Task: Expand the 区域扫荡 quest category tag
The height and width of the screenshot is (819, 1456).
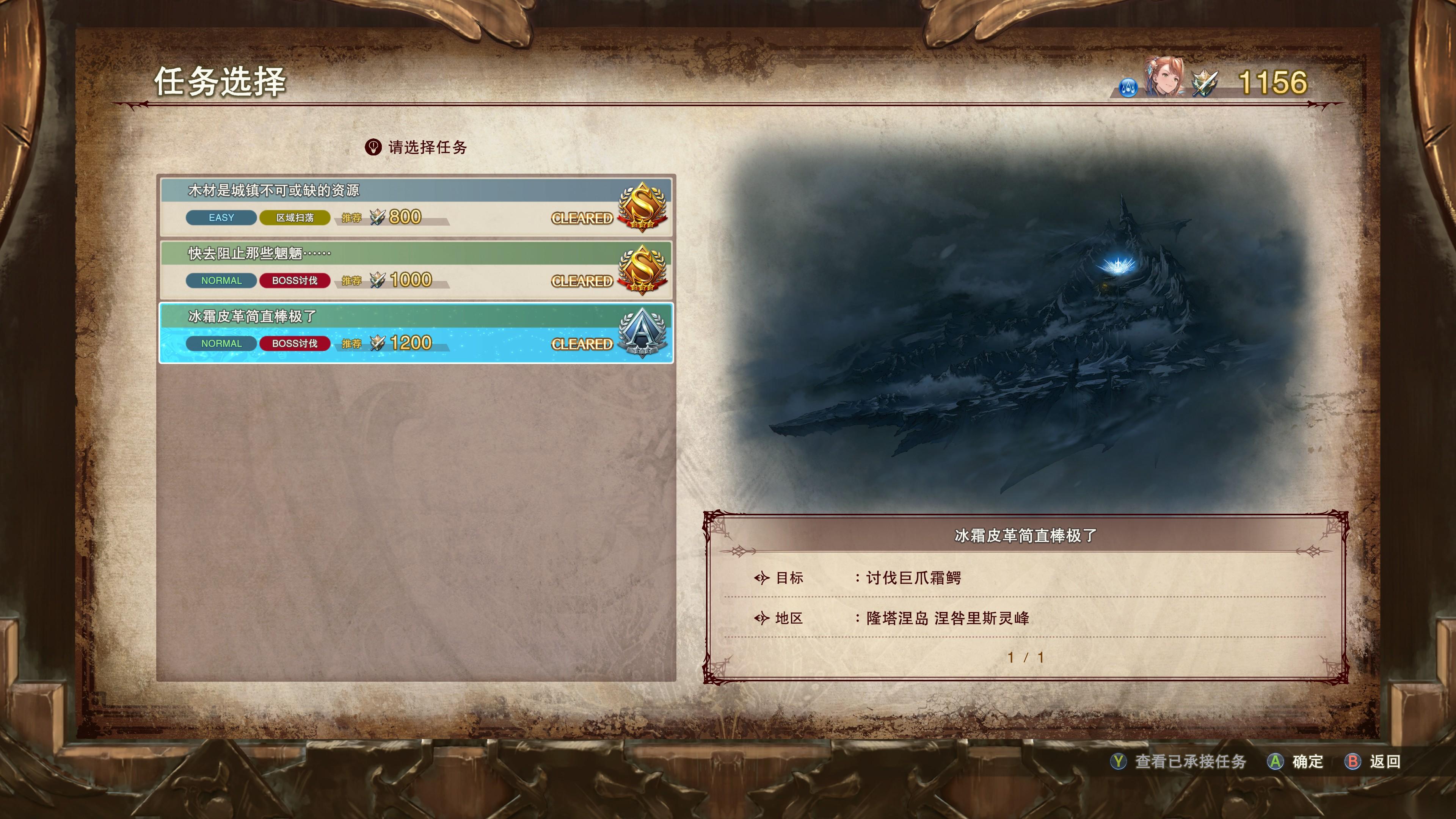Action: point(295,217)
